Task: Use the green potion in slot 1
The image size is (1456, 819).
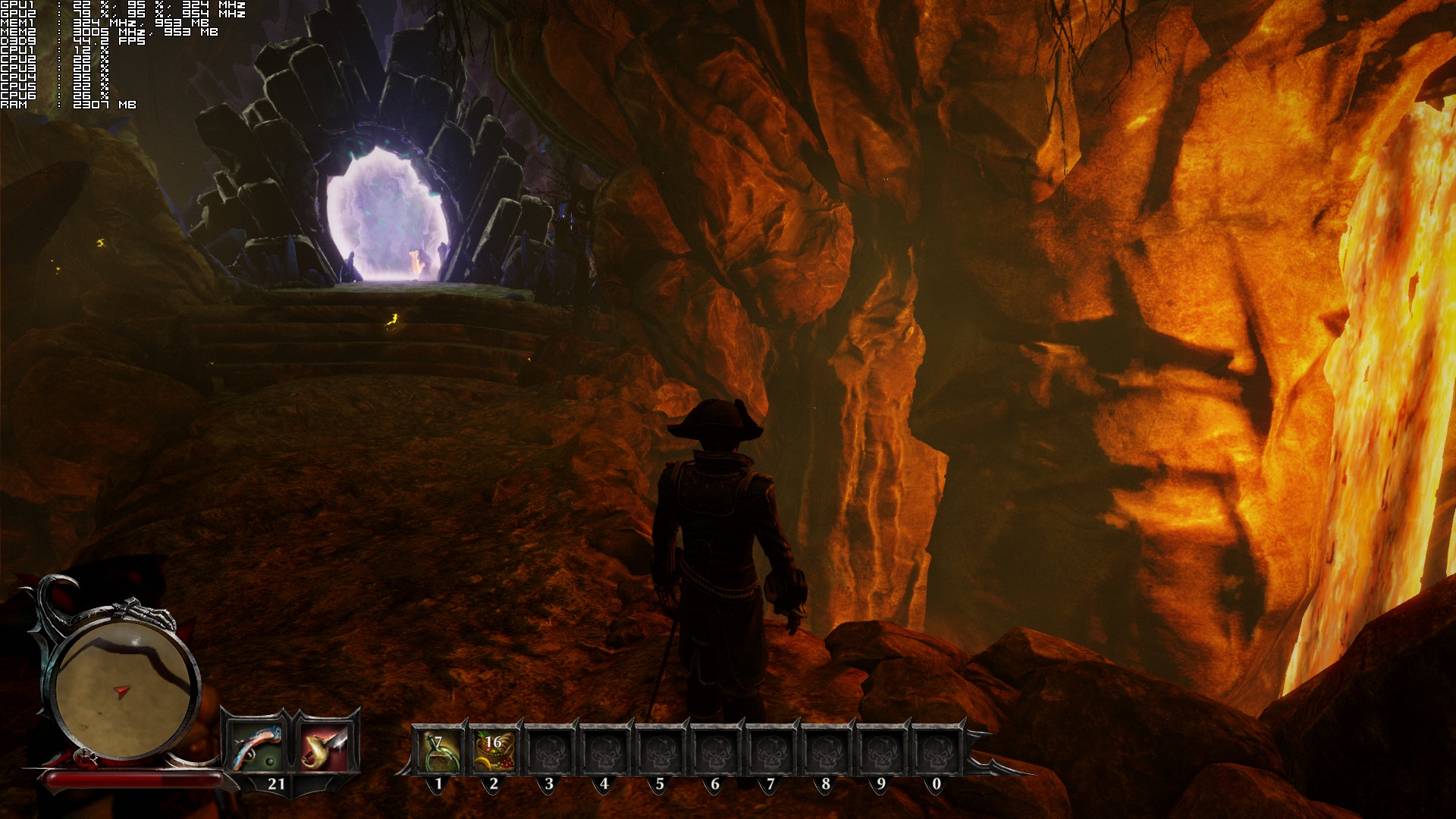Action: (438, 750)
